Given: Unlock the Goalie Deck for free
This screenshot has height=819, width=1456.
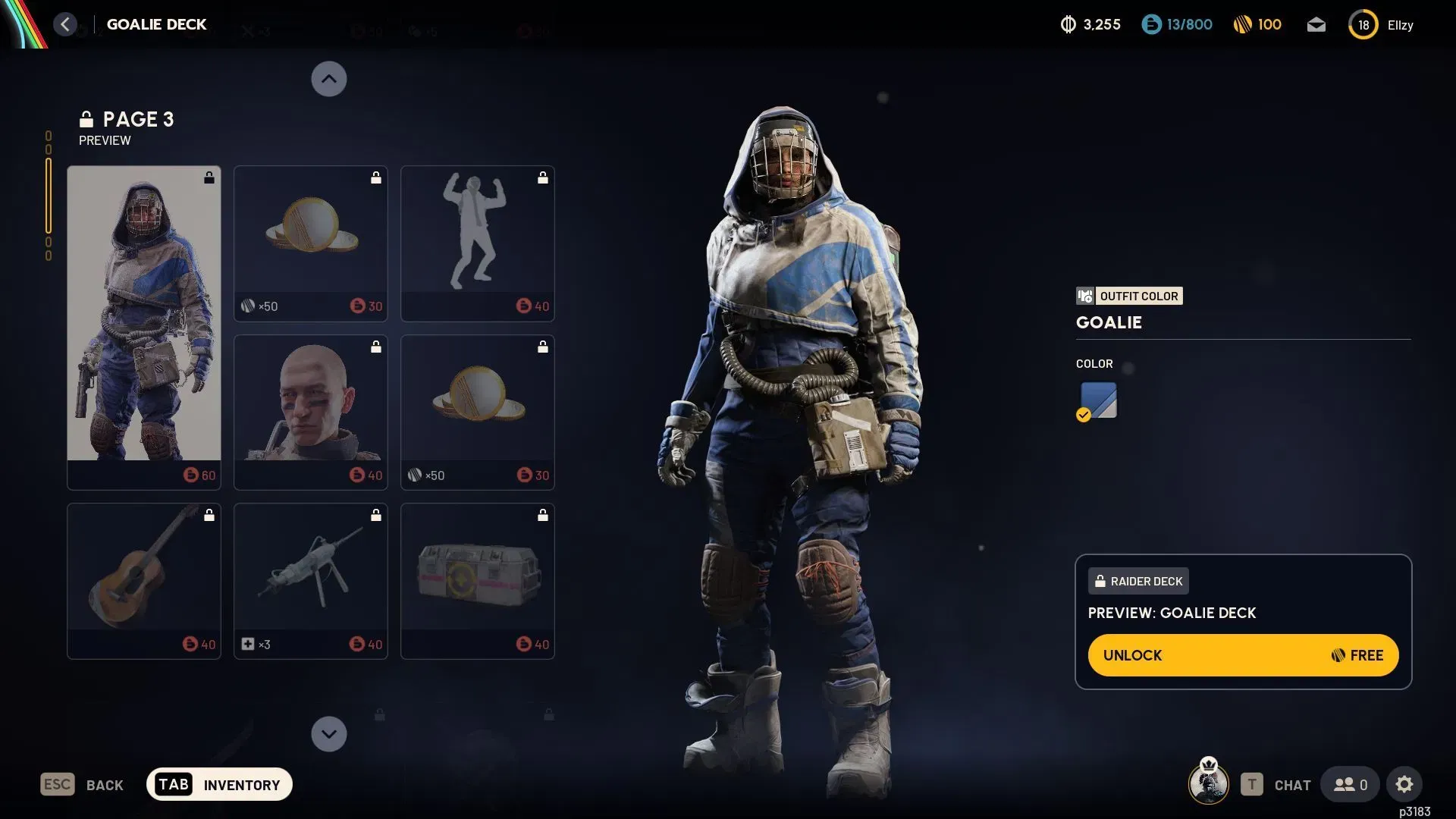Looking at the screenshot, I should (1243, 655).
